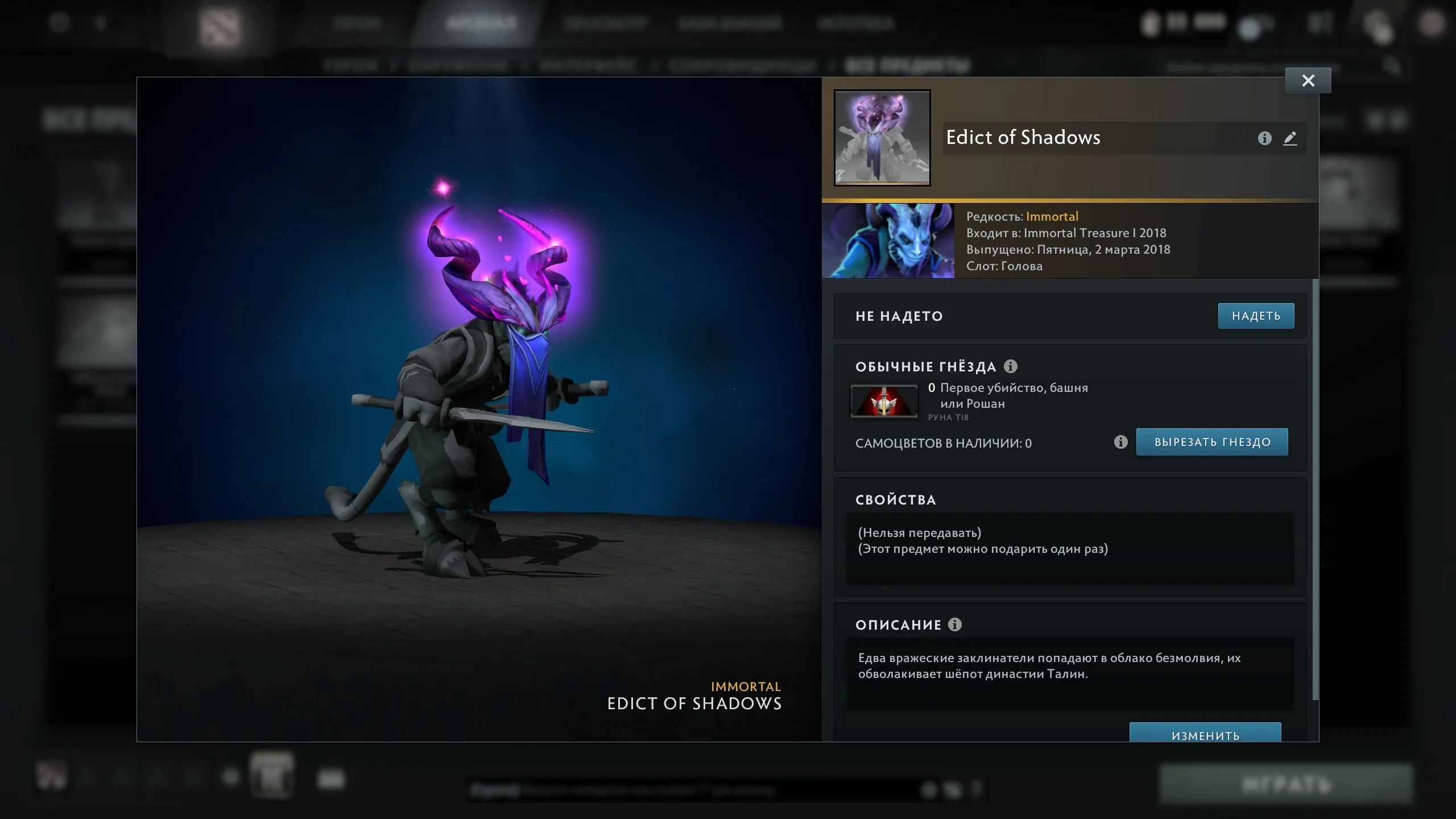This screenshot has height=819, width=1456.
Task: Click the ВЫРЕЗАТЬ ГНЕЗДО button
Action: 1212,441
